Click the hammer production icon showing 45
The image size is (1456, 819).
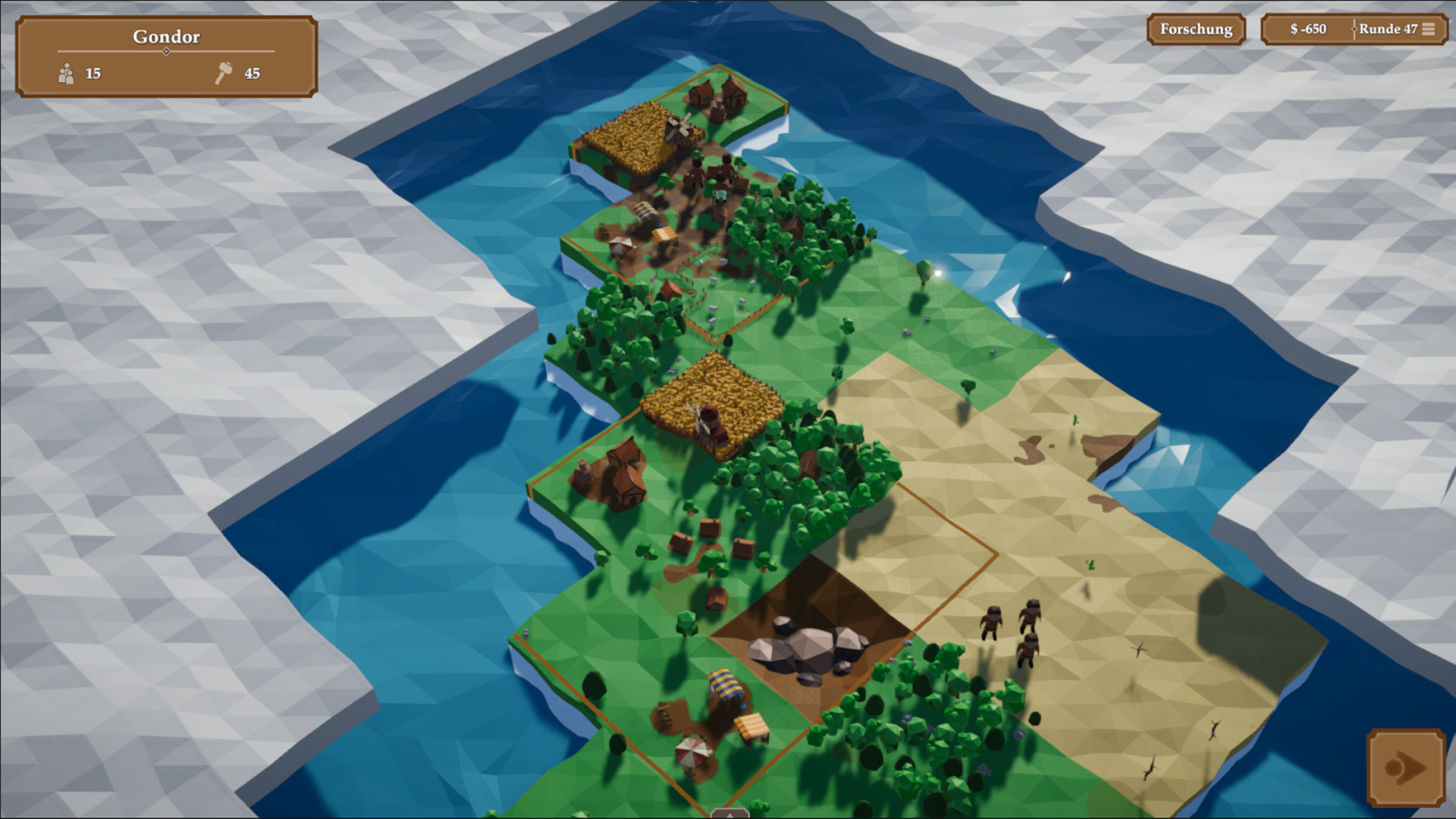[x=224, y=74]
